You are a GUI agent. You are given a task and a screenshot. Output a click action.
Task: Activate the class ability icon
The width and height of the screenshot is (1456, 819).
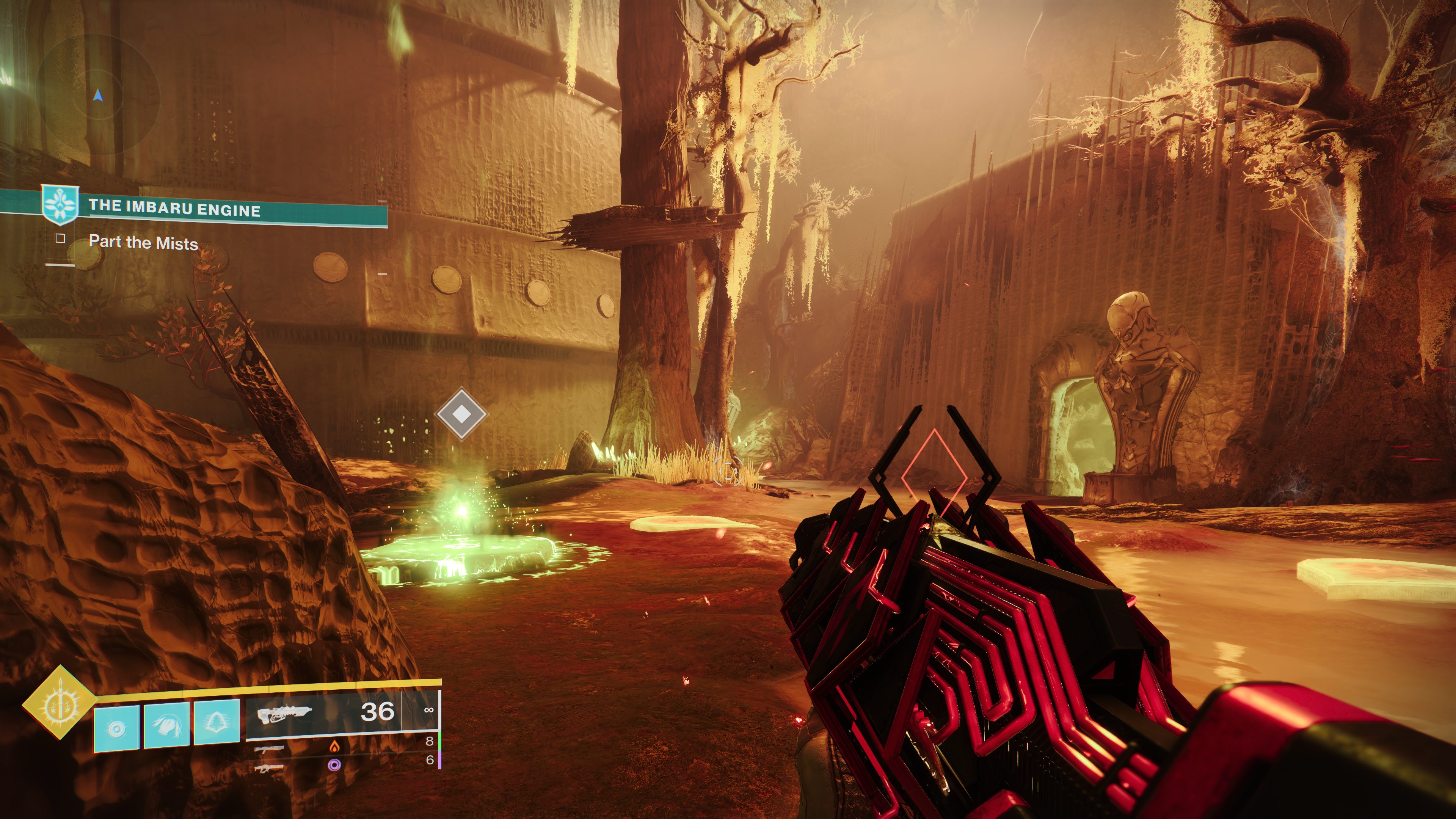click(x=217, y=723)
